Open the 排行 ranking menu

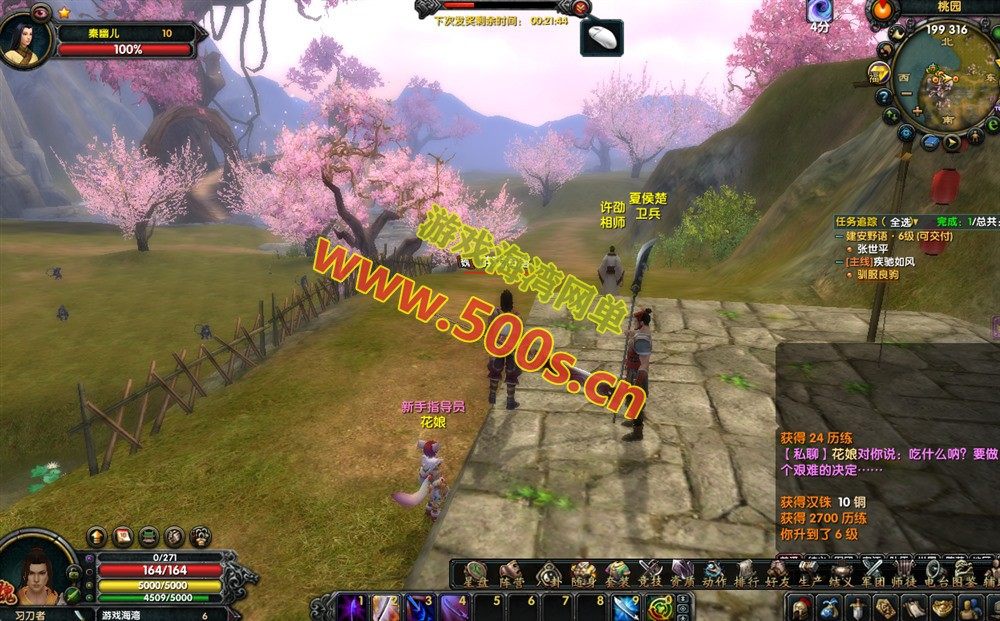pos(746,575)
